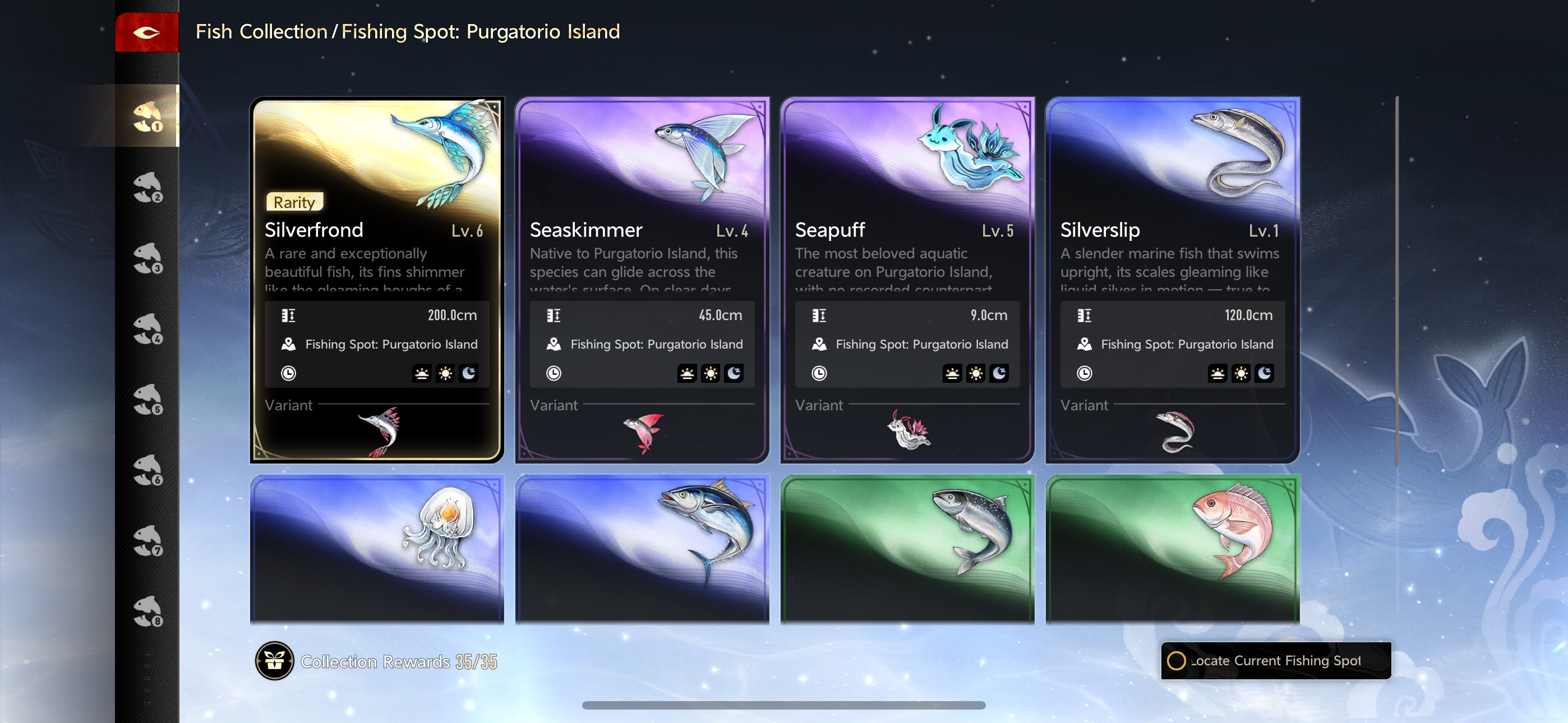
Task: Select the red snapper card
Action: click(x=1172, y=548)
